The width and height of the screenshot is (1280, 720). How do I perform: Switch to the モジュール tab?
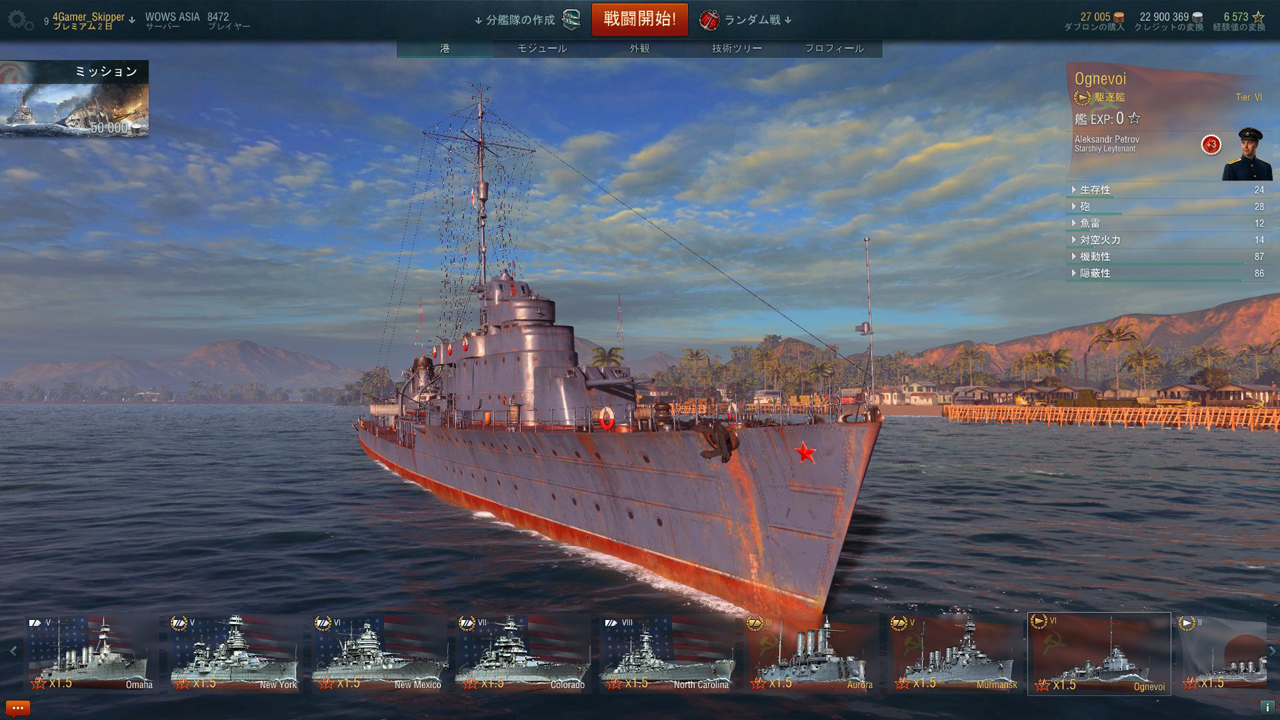tap(542, 48)
